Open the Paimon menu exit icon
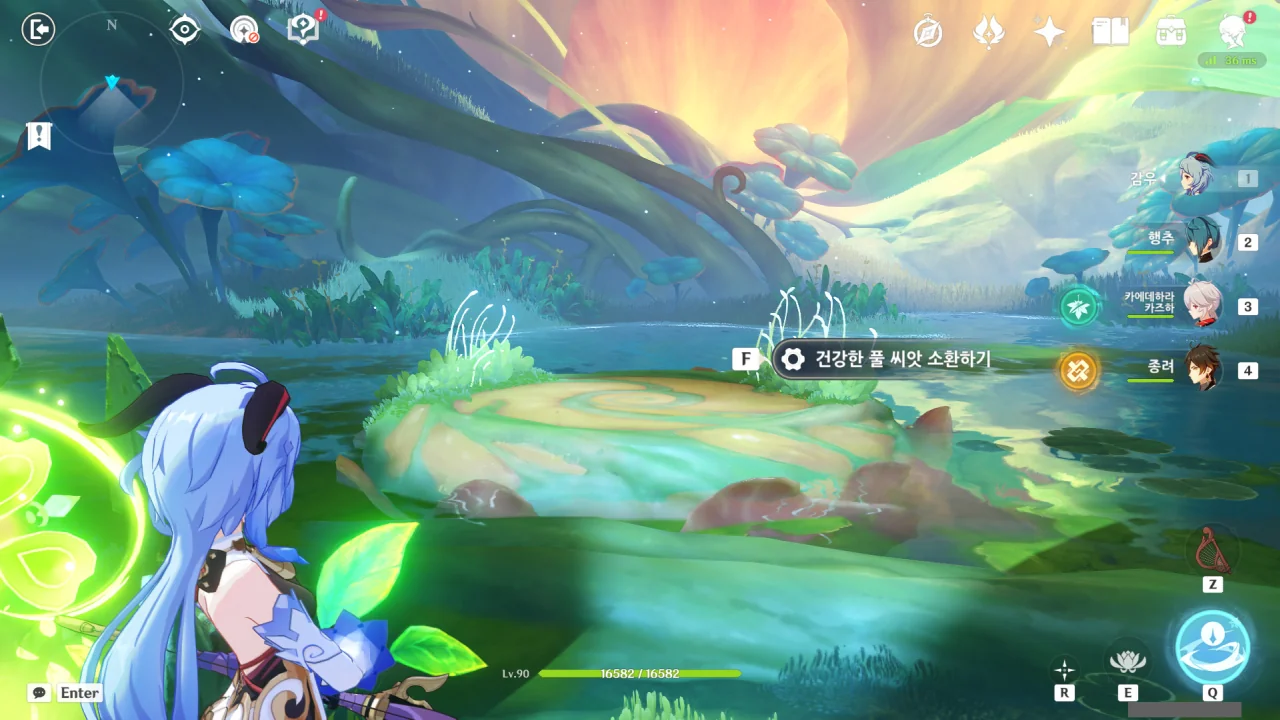 pyautogui.click(x=38, y=30)
